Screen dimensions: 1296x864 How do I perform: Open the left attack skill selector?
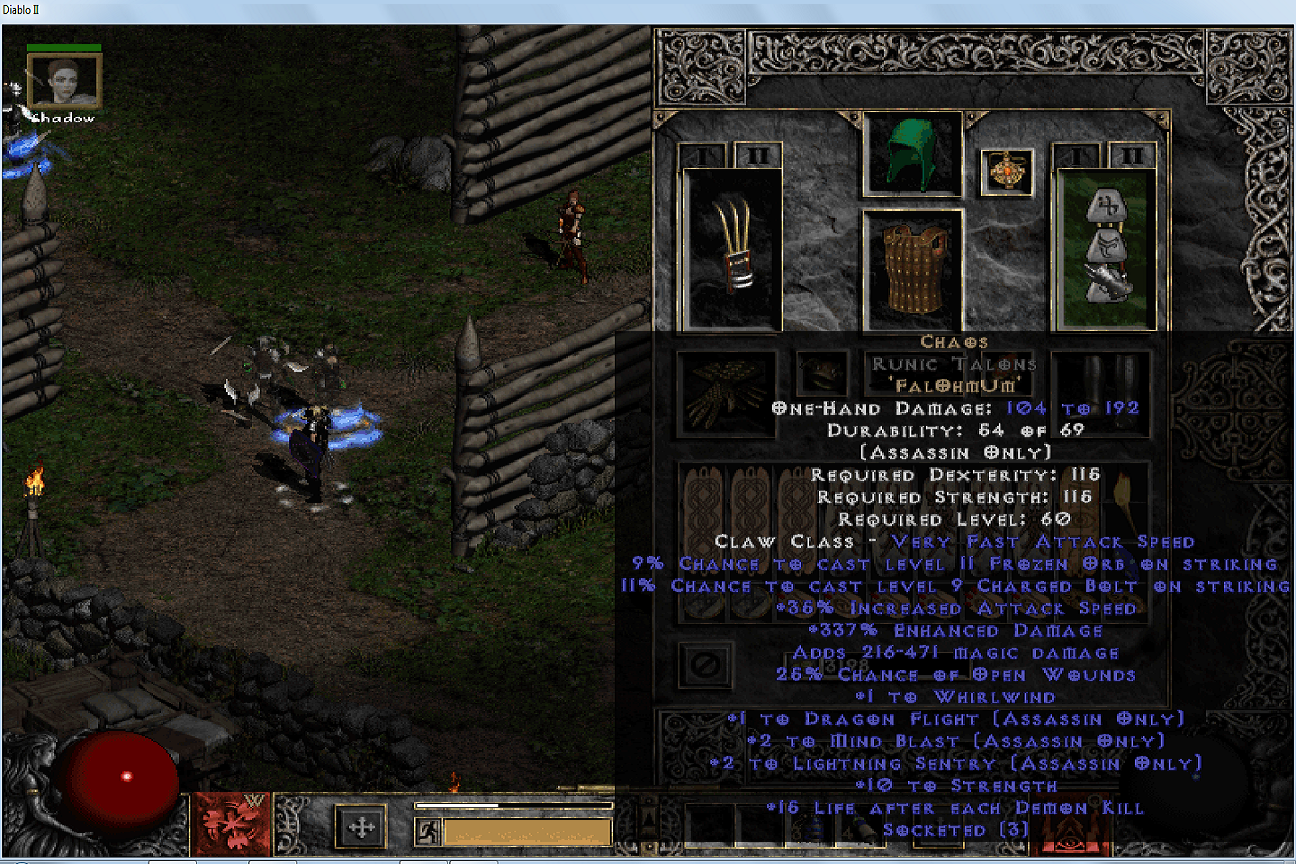point(231,825)
